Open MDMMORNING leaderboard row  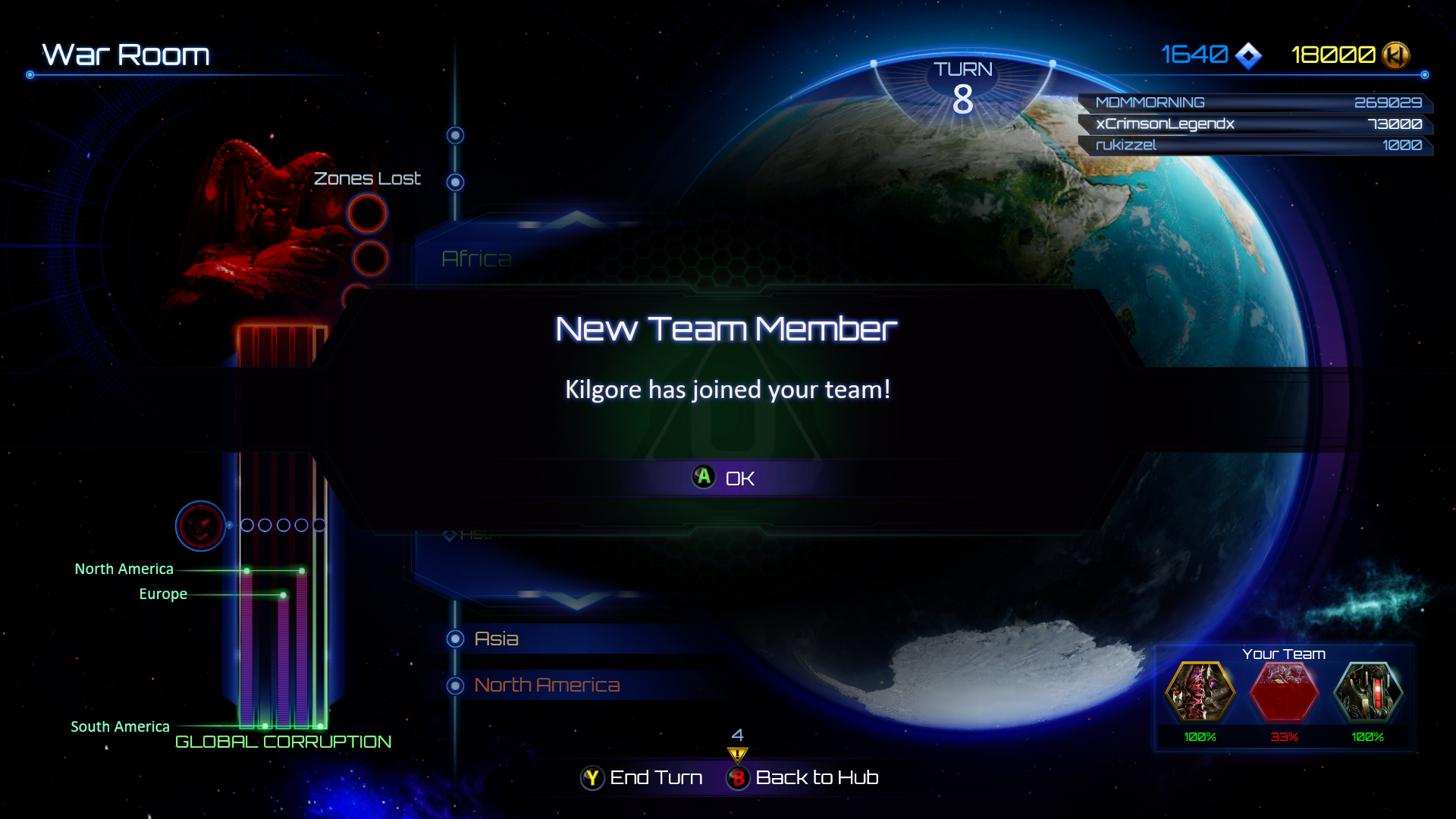(1256, 102)
